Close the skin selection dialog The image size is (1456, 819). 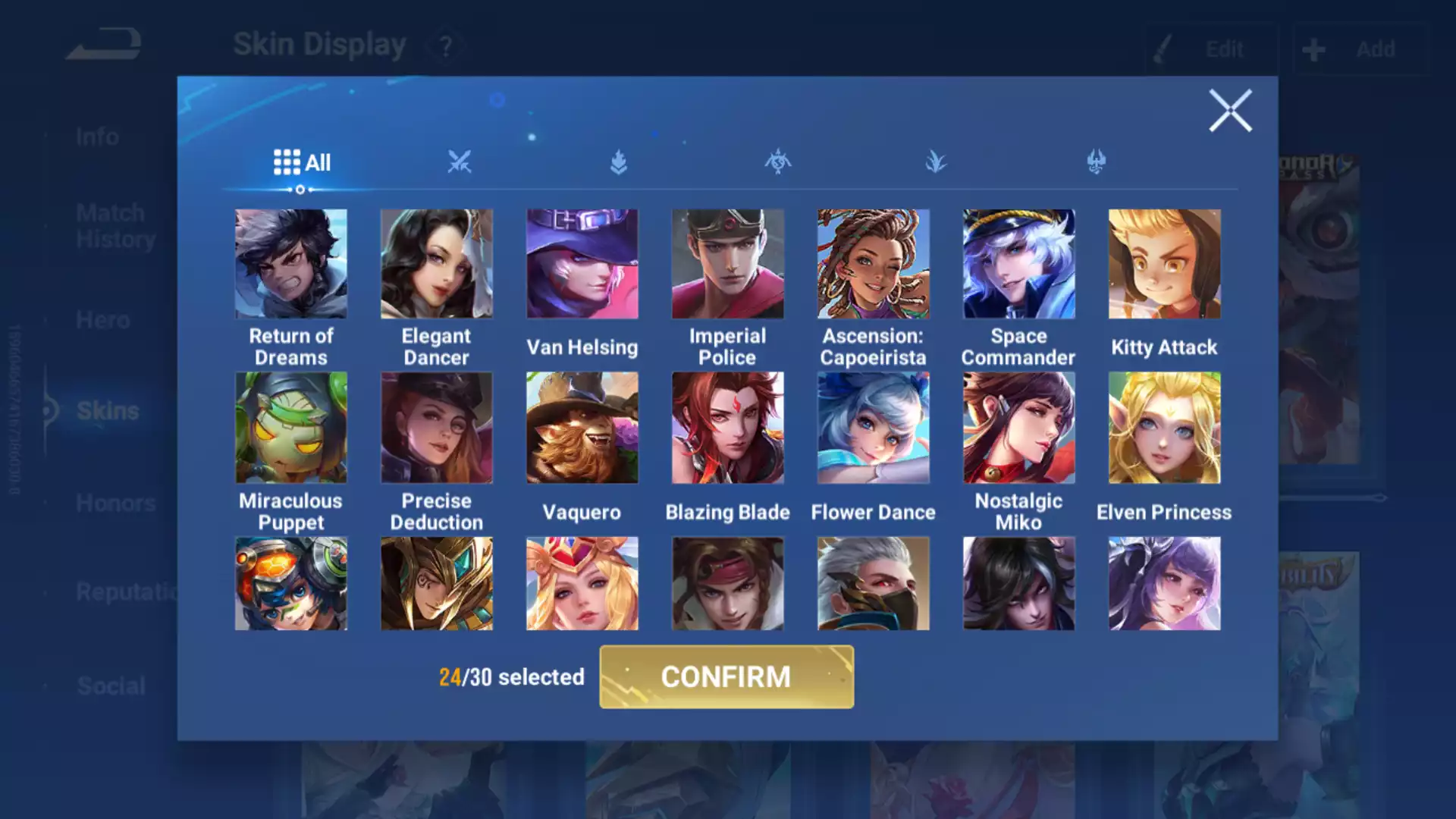coord(1229,111)
